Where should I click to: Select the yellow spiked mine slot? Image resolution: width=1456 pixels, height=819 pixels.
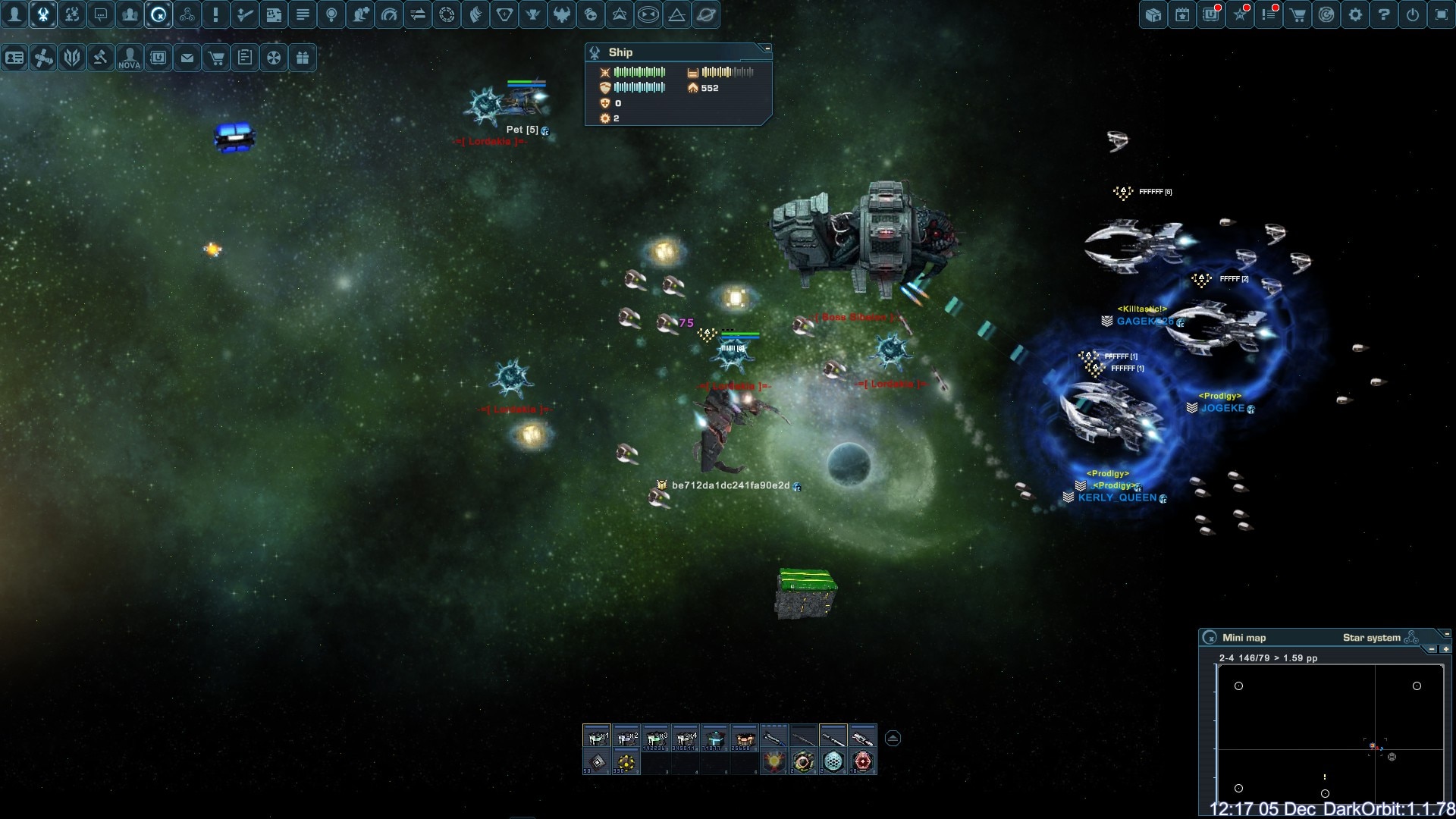(626, 762)
